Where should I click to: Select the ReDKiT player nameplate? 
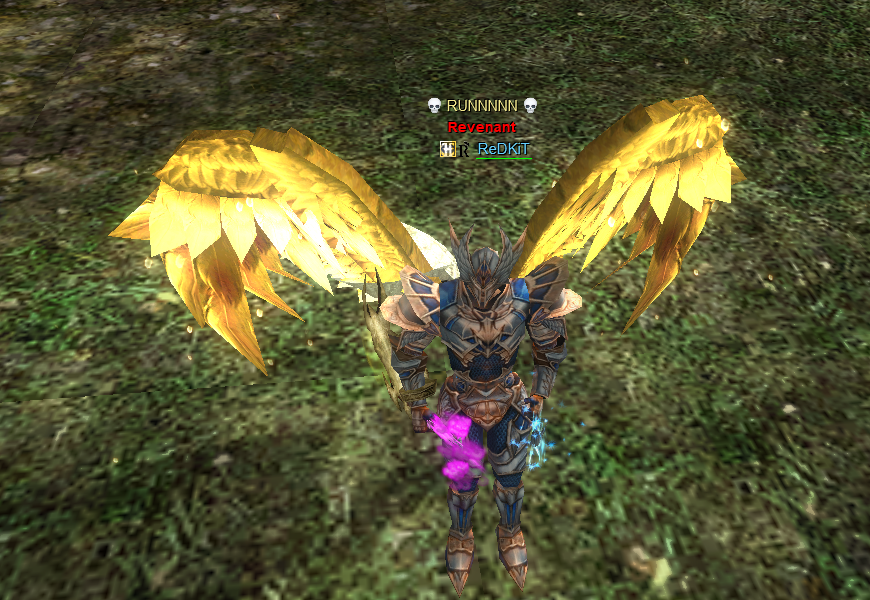click(503, 149)
